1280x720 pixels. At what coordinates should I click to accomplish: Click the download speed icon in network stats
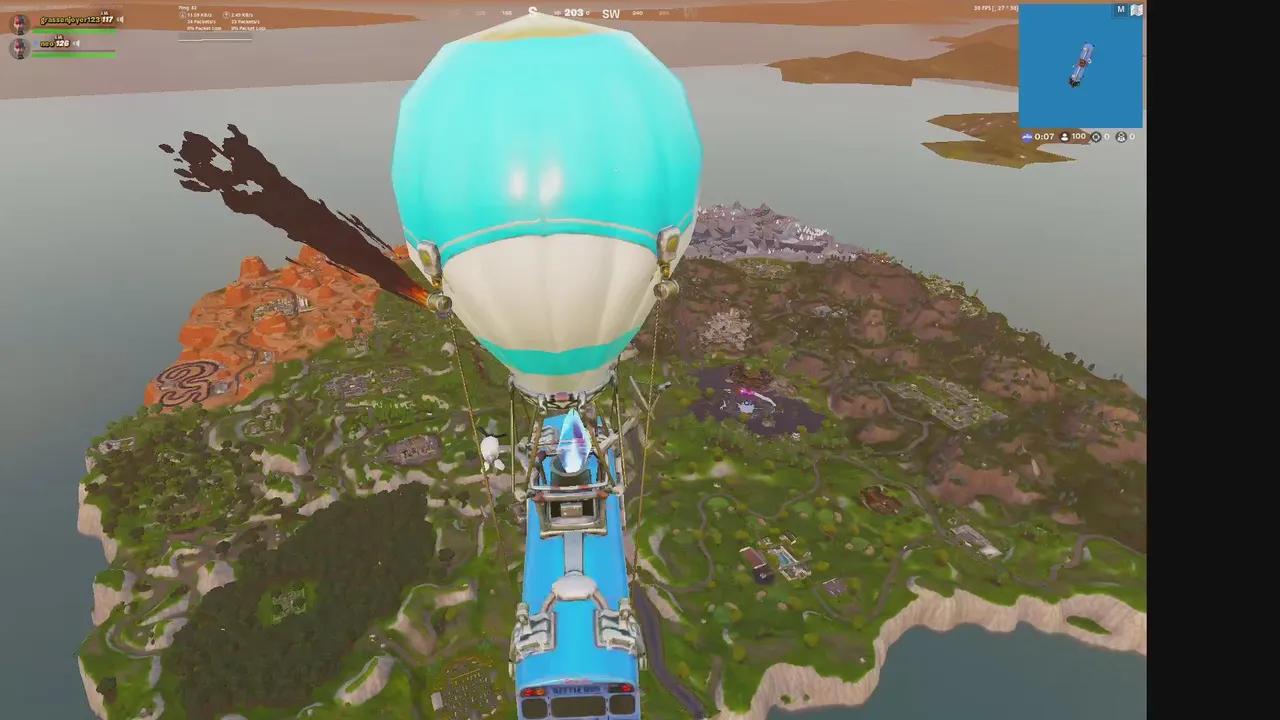coord(183,15)
